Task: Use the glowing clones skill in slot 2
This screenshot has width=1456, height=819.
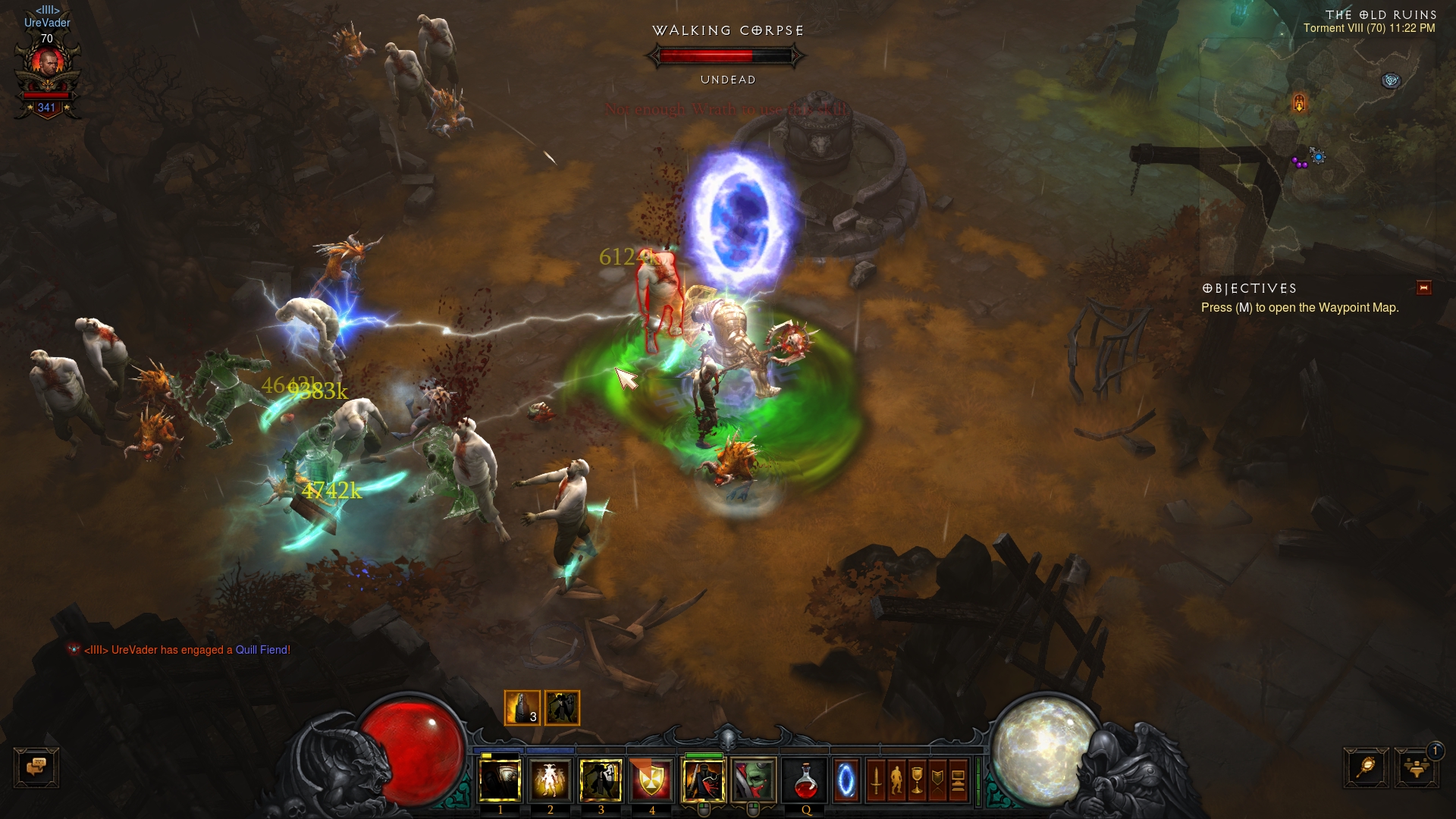Action: pyautogui.click(x=551, y=780)
